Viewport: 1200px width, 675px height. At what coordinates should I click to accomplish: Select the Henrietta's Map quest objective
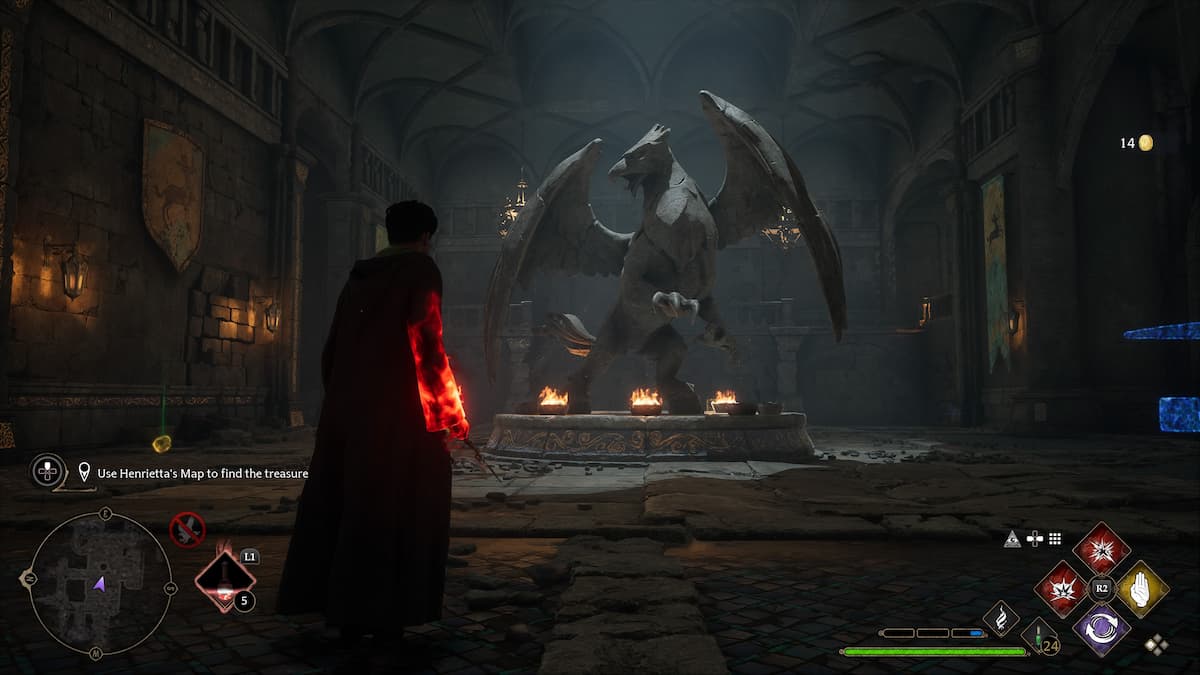tap(202, 473)
